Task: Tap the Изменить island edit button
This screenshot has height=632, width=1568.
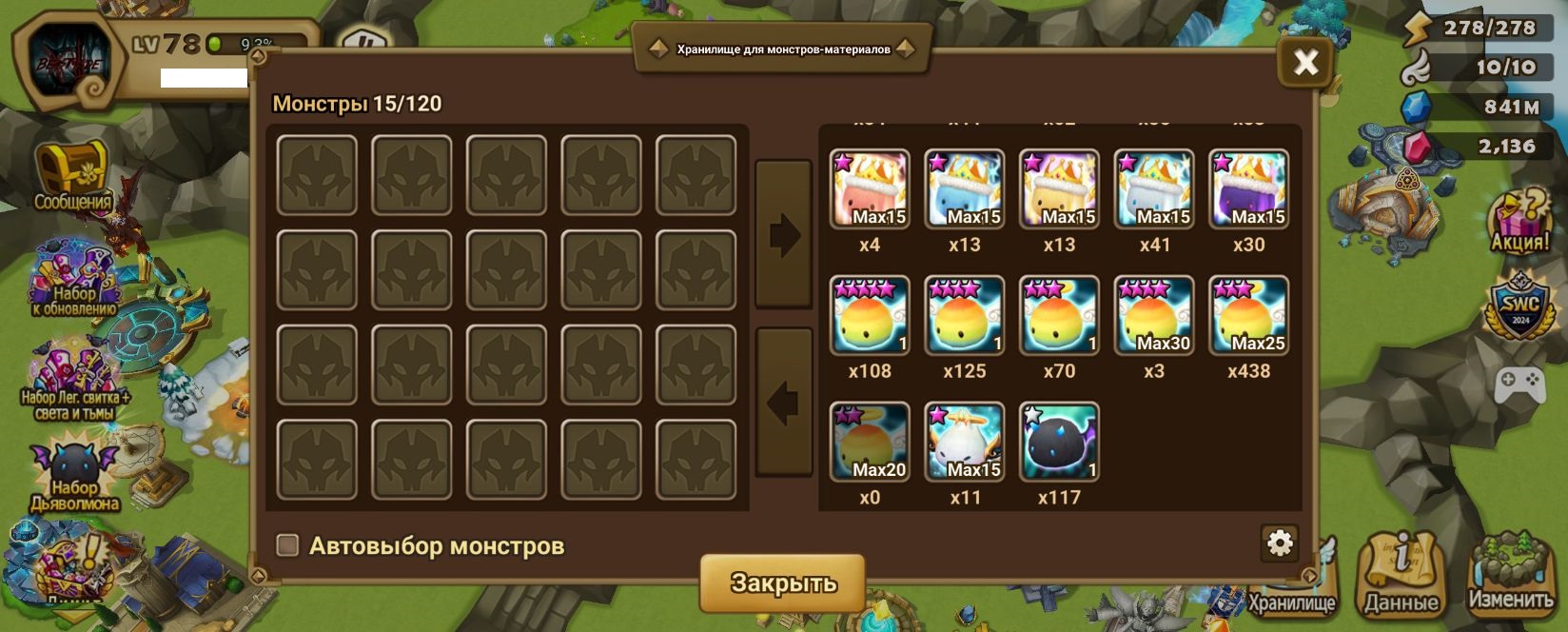Action: [1510, 574]
